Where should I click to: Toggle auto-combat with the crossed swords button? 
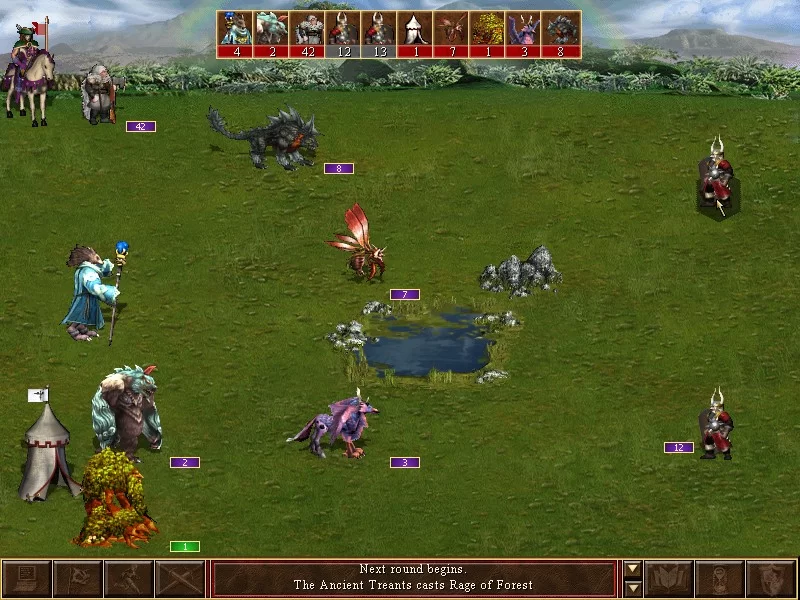coord(180,579)
